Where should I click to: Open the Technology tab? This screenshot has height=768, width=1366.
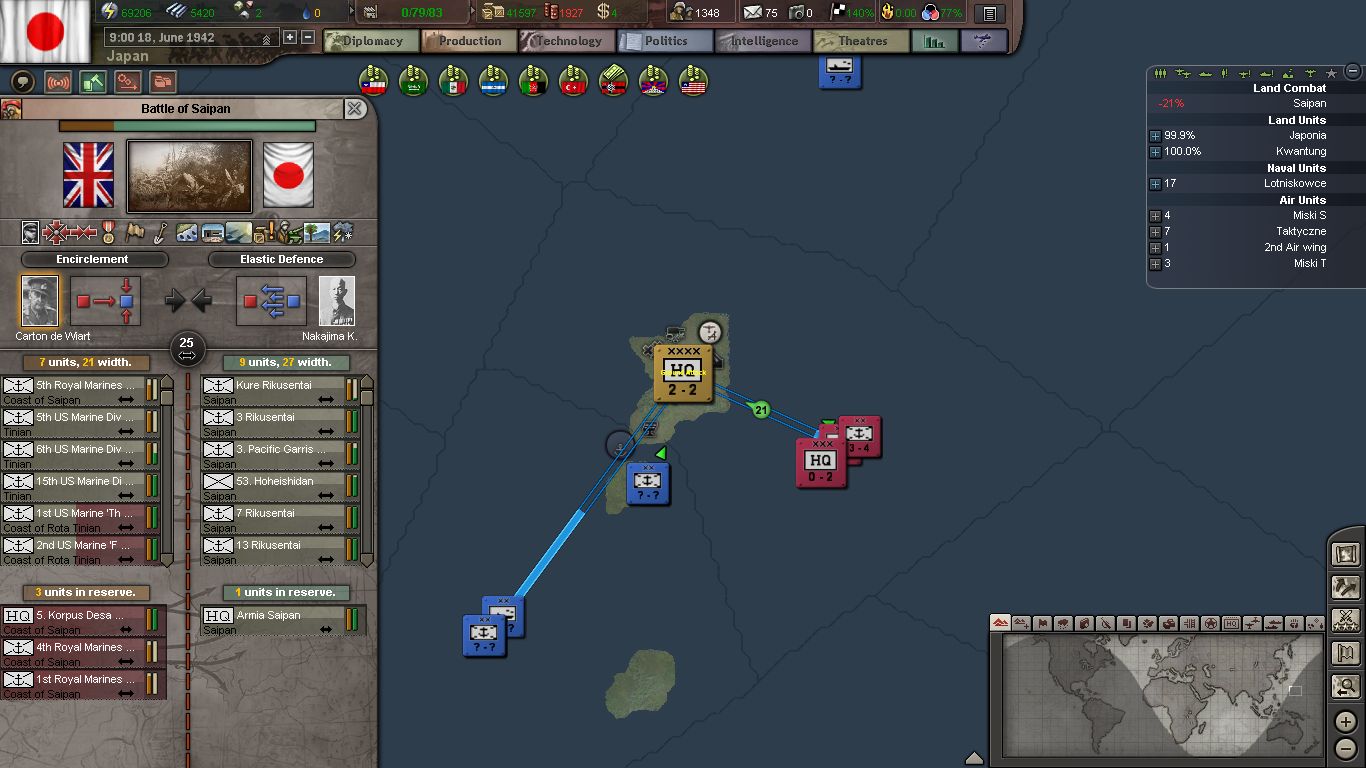pyautogui.click(x=566, y=41)
